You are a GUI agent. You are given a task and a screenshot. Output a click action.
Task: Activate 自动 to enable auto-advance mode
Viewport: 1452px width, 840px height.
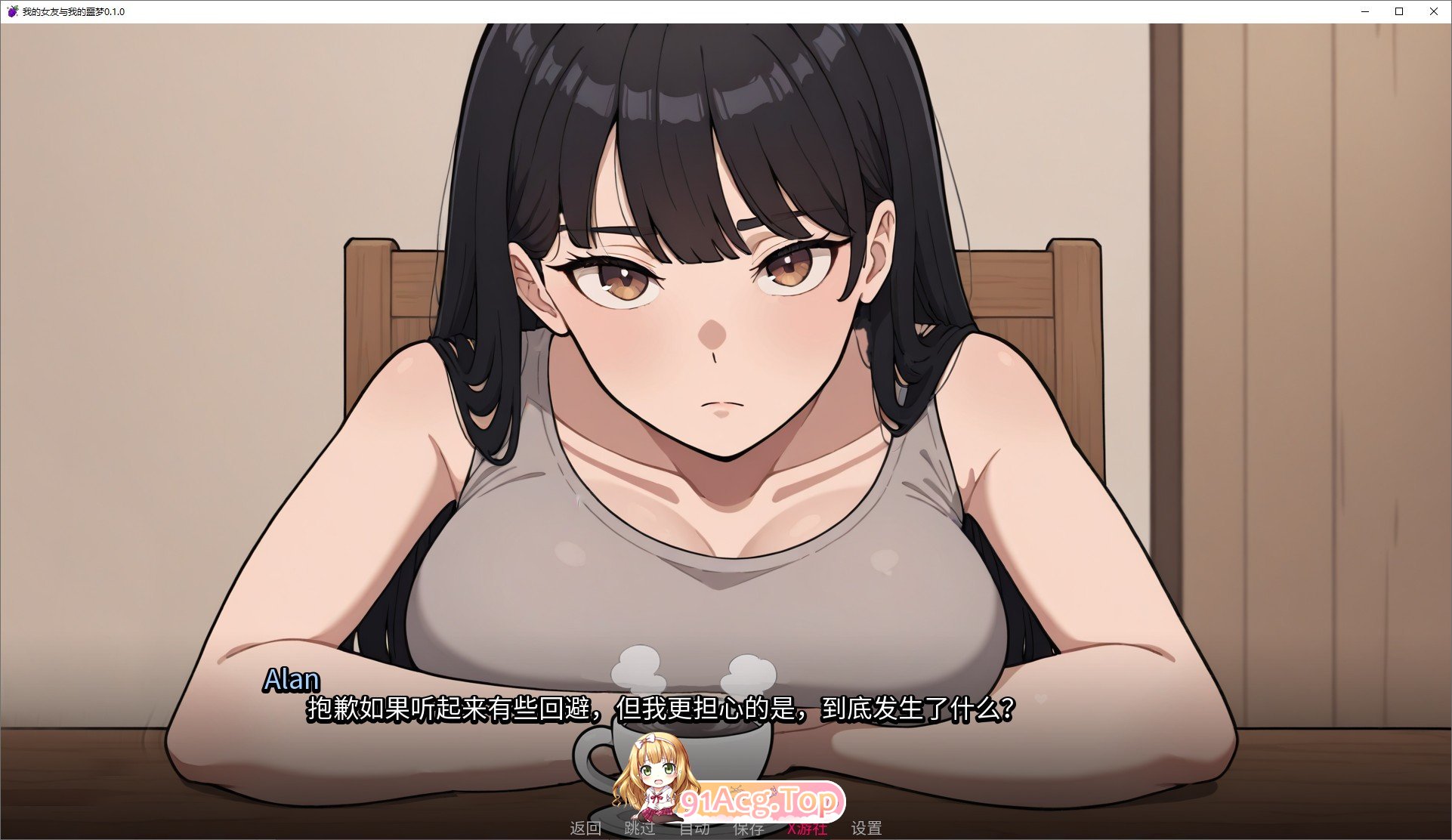tap(695, 828)
